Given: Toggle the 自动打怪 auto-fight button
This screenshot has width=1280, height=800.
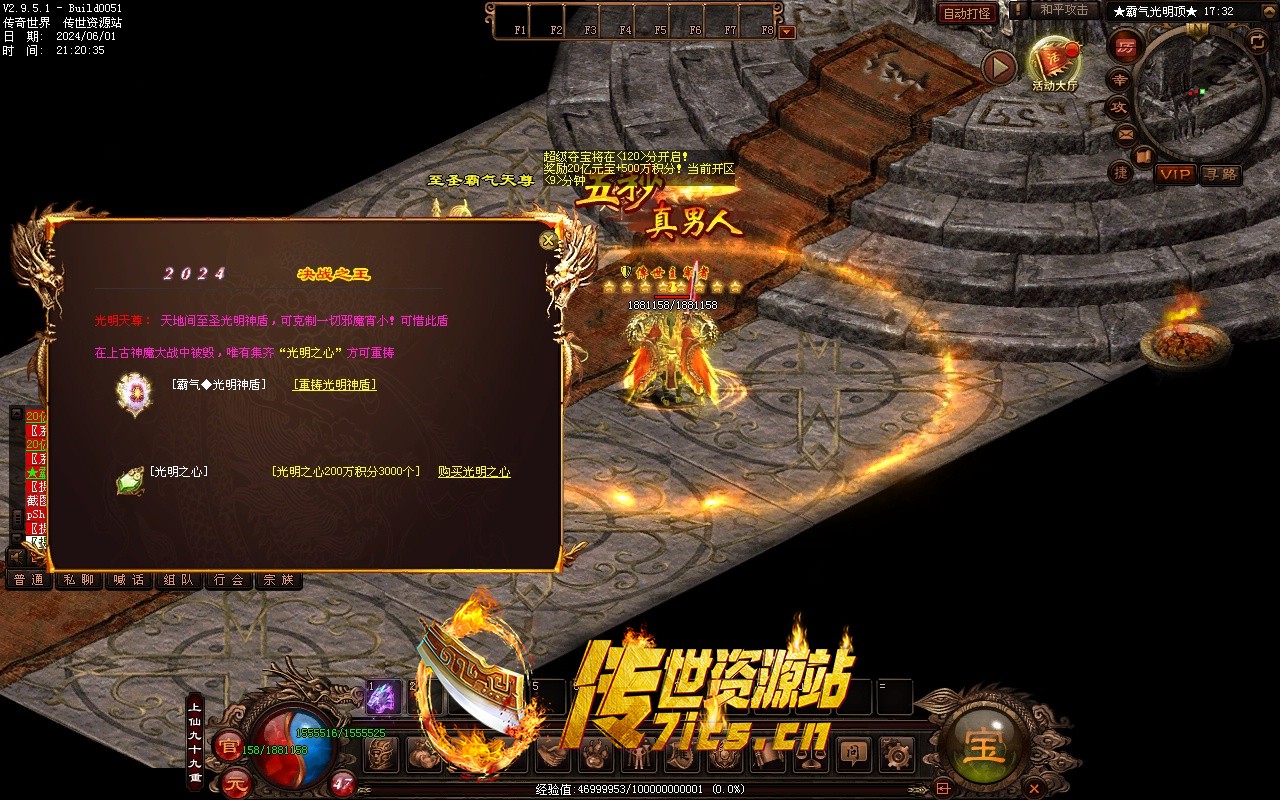Looking at the screenshot, I should point(967,13).
